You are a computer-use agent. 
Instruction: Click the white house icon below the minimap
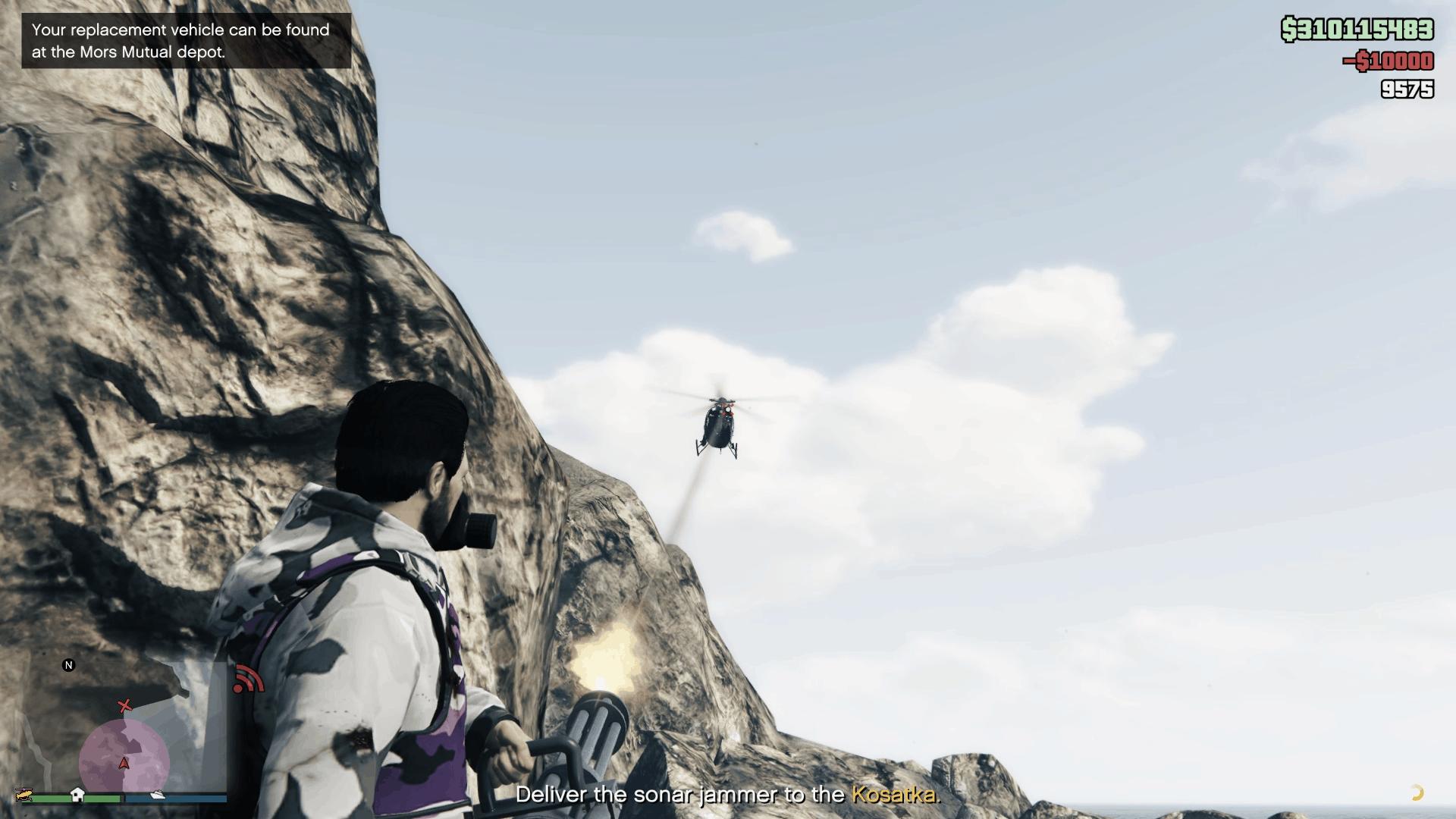coord(77,795)
